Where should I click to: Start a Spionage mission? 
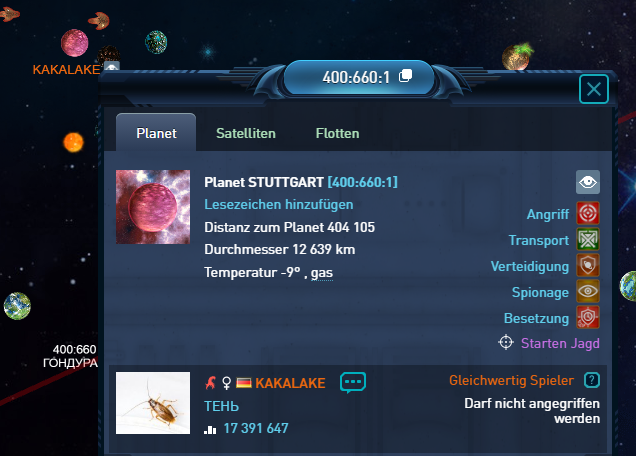587,292
